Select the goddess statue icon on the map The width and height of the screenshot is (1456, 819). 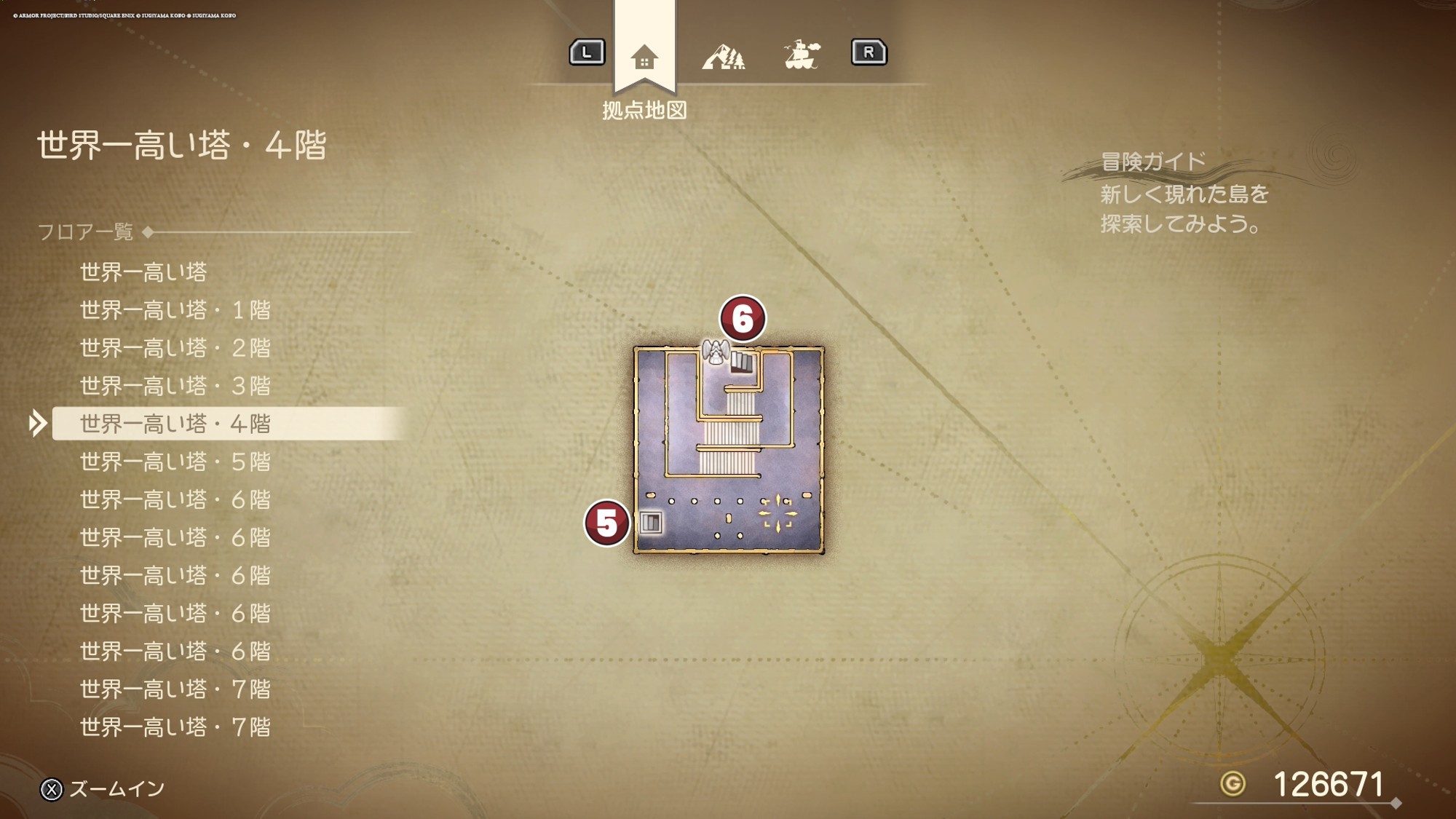pos(716,352)
